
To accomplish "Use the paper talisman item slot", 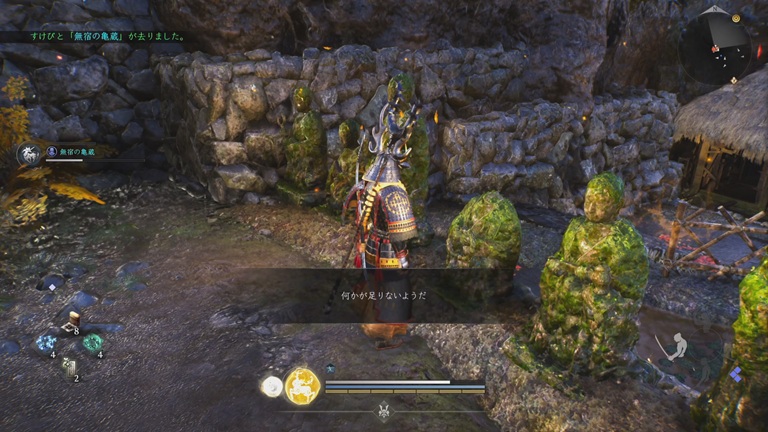I will (x=69, y=368).
